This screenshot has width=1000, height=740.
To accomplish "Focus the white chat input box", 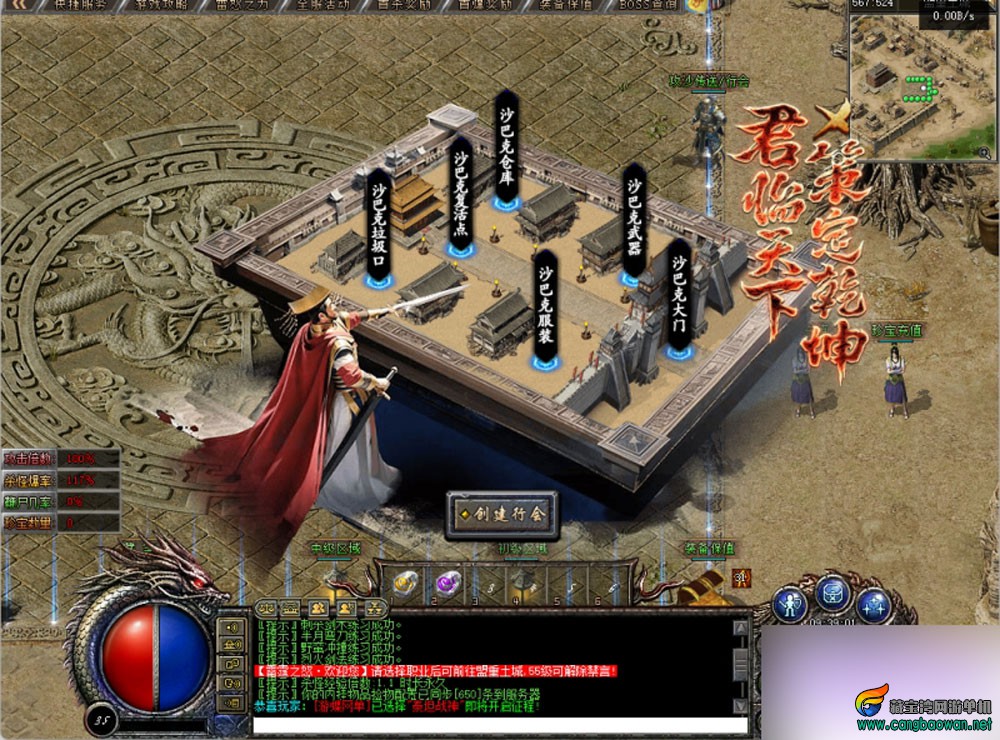I will [500, 726].
